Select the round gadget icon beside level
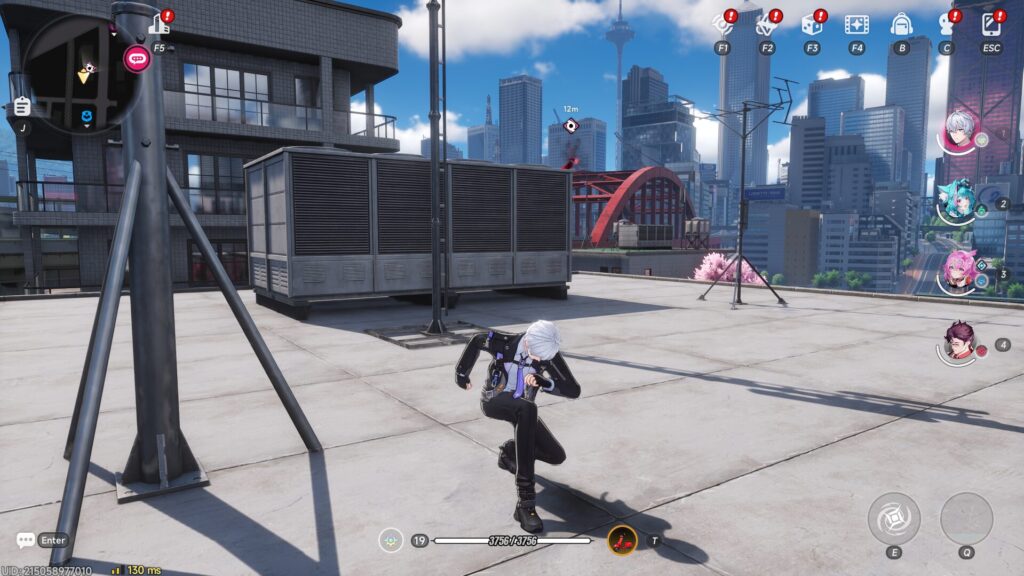This screenshot has width=1024, height=576. click(391, 540)
